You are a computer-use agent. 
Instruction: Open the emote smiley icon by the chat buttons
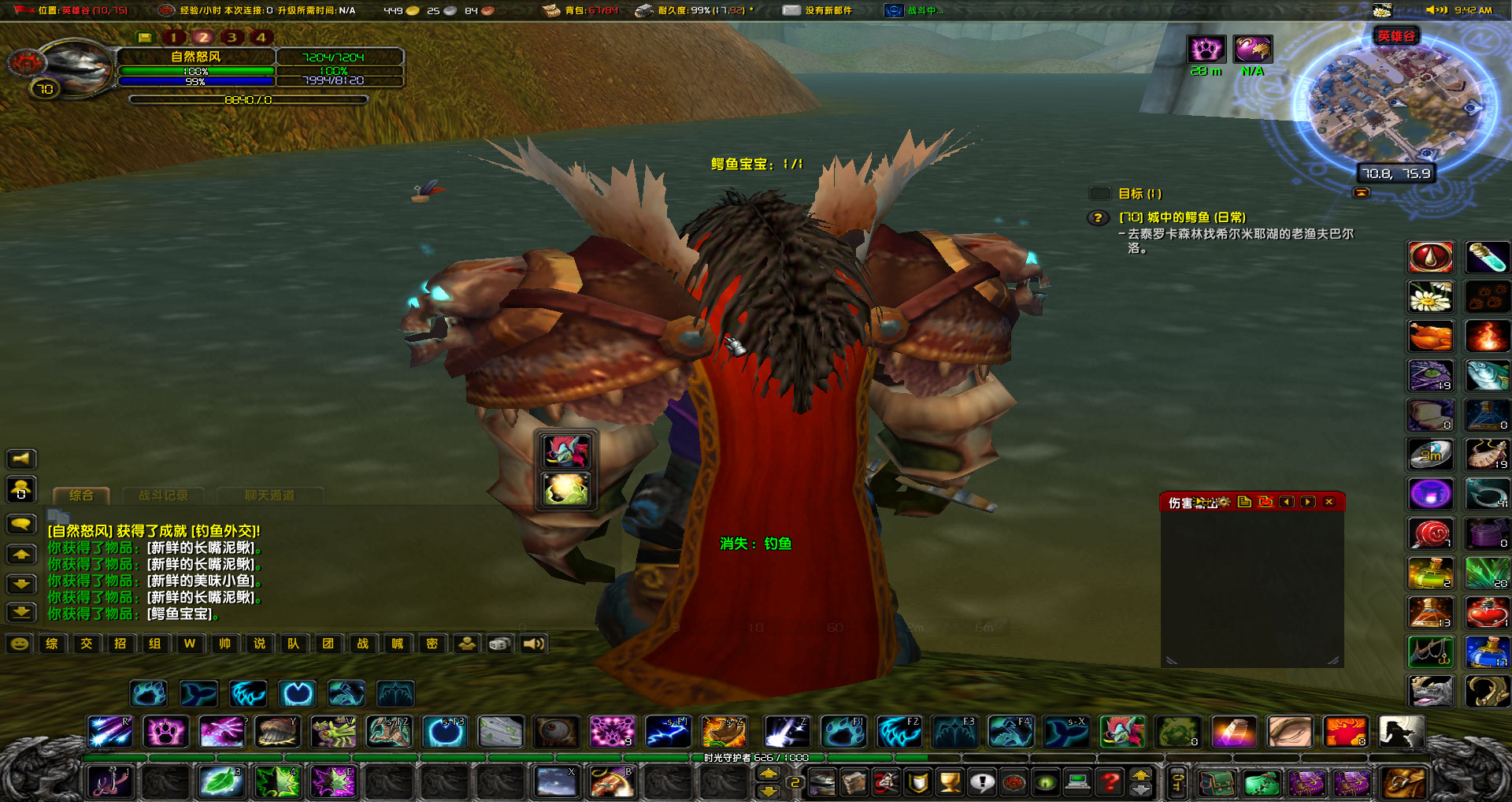(x=19, y=644)
